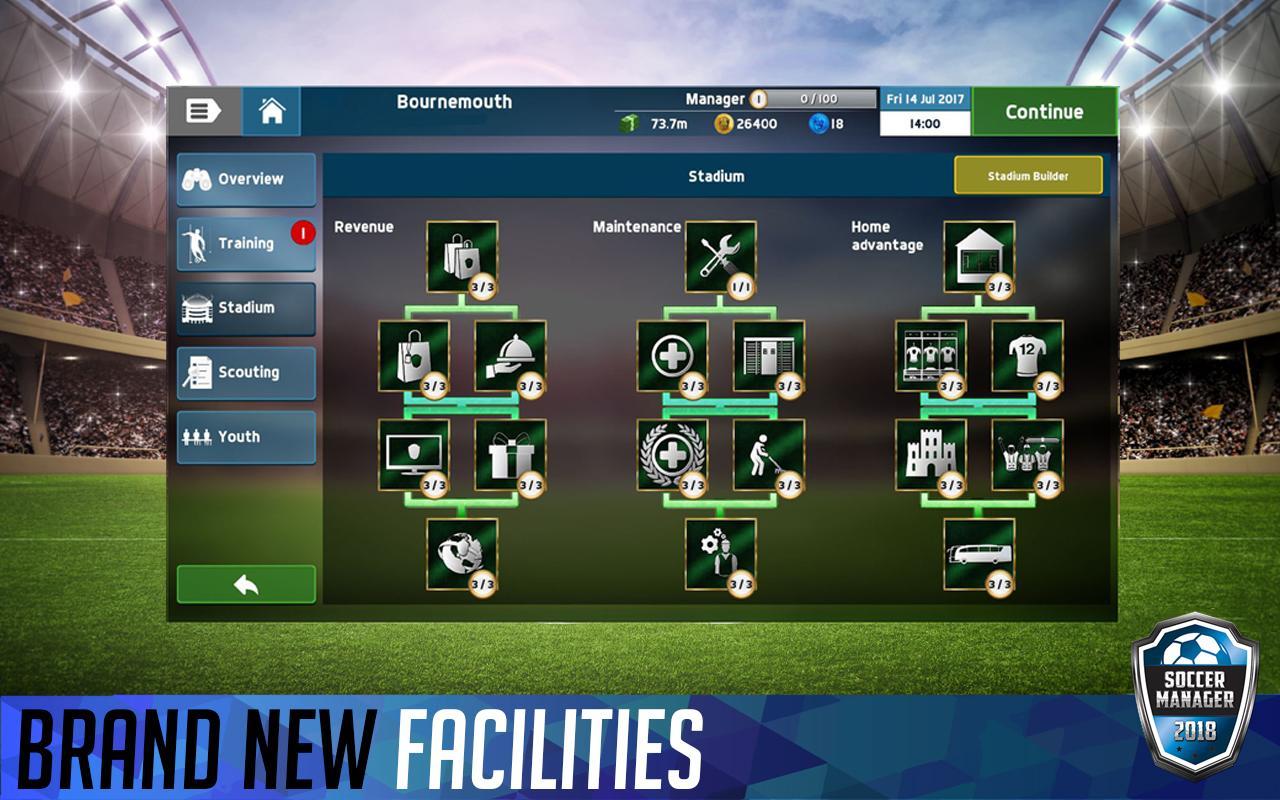
Task: Open the Youth section
Action: point(246,437)
